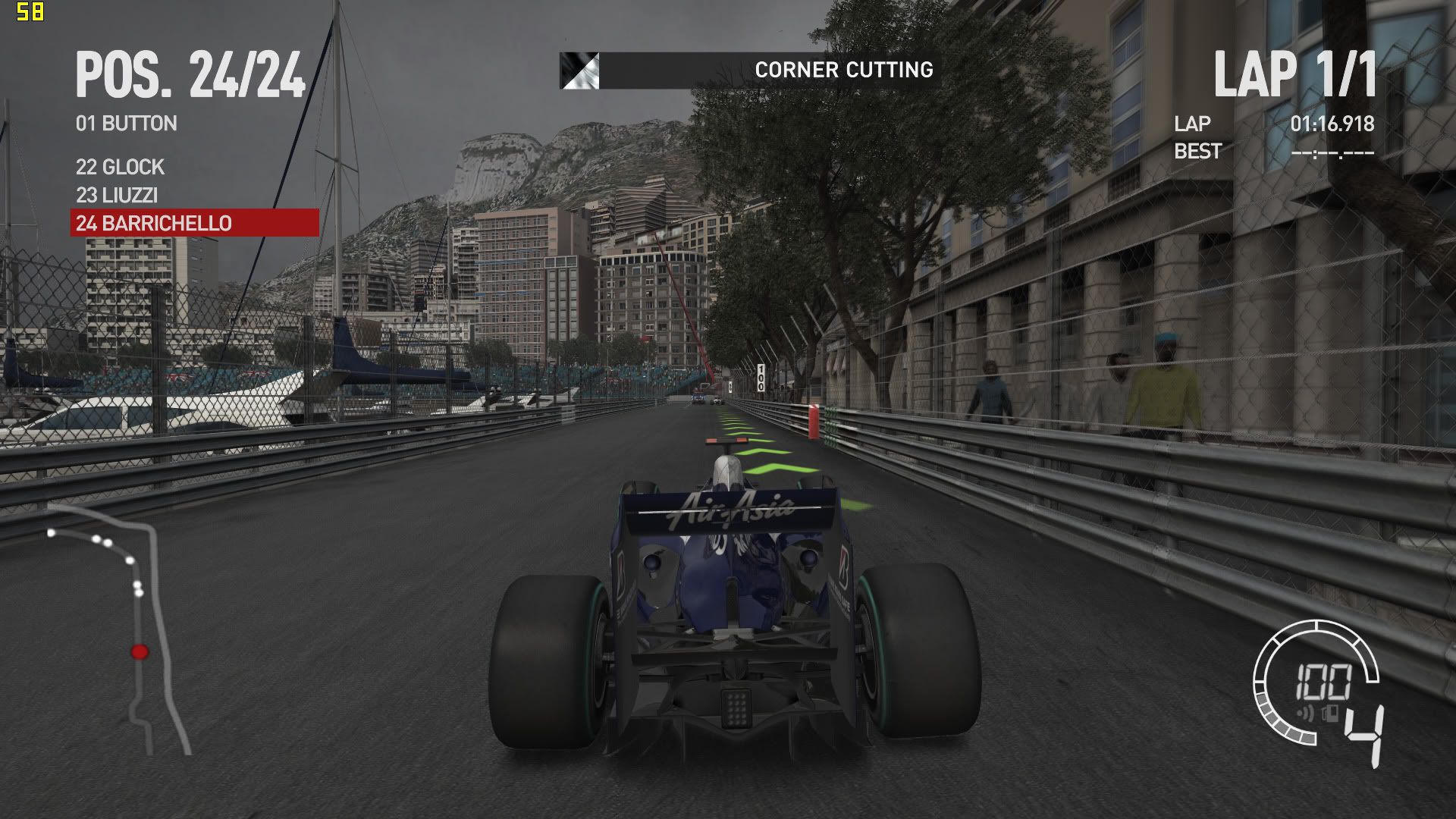The width and height of the screenshot is (1456, 819).
Task: Click the Corner Cutting warning banner
Action: (x=766, y=71)
